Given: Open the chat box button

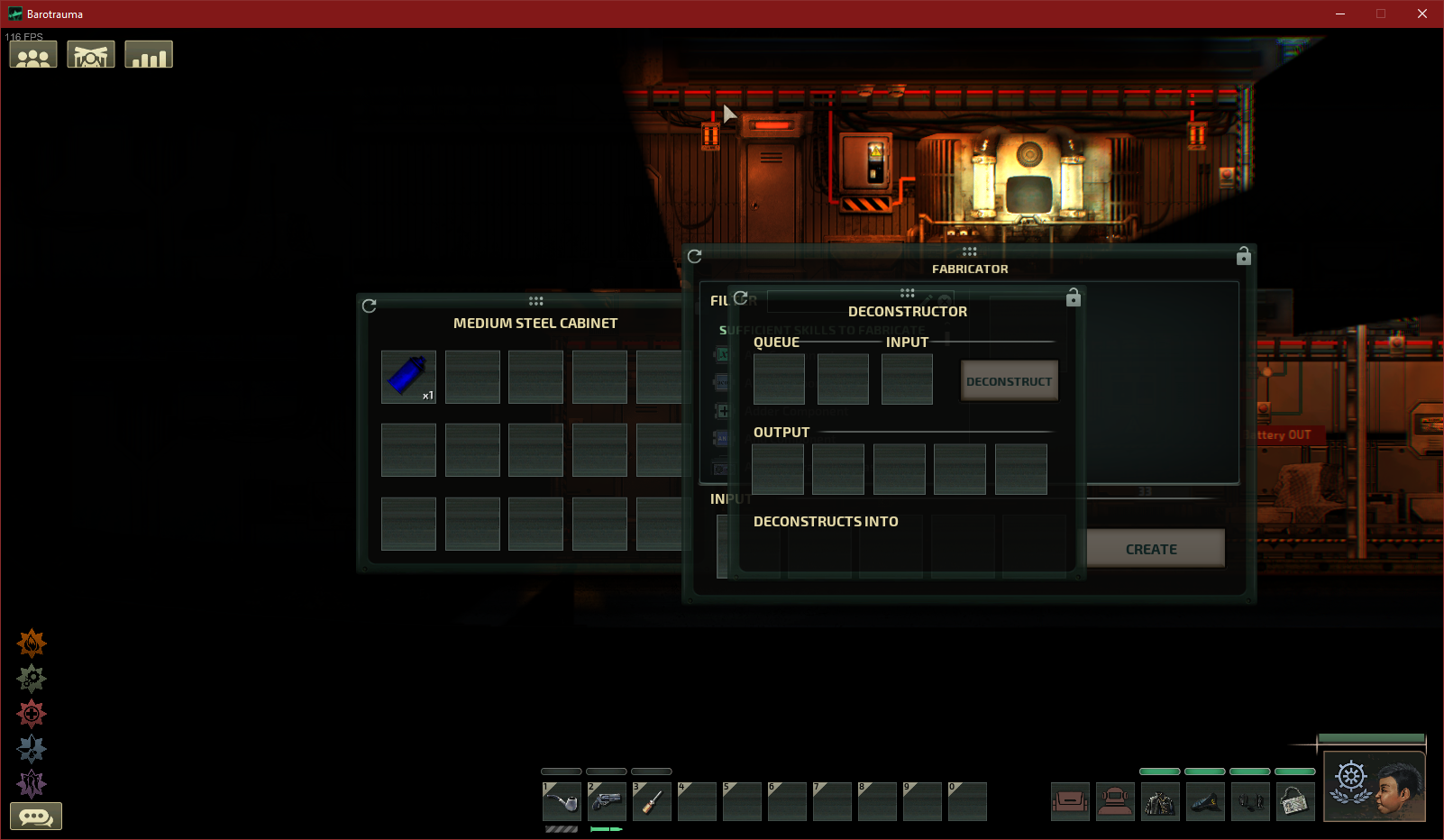Looking at the screenshot, I should pyautogui.click(x=36, y=817).
